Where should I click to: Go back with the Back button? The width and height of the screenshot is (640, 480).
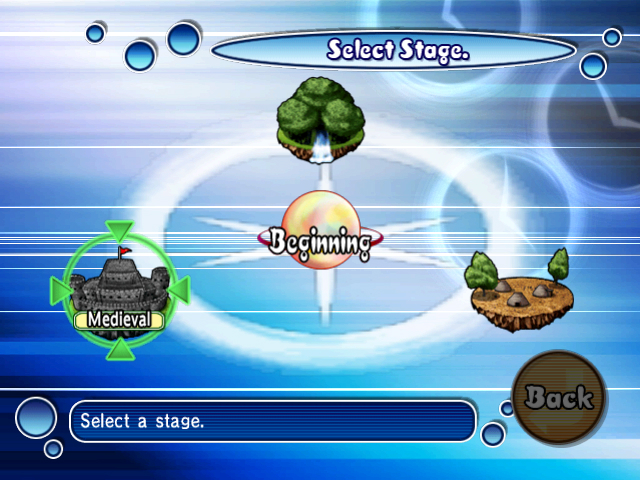tap(558, 397)
